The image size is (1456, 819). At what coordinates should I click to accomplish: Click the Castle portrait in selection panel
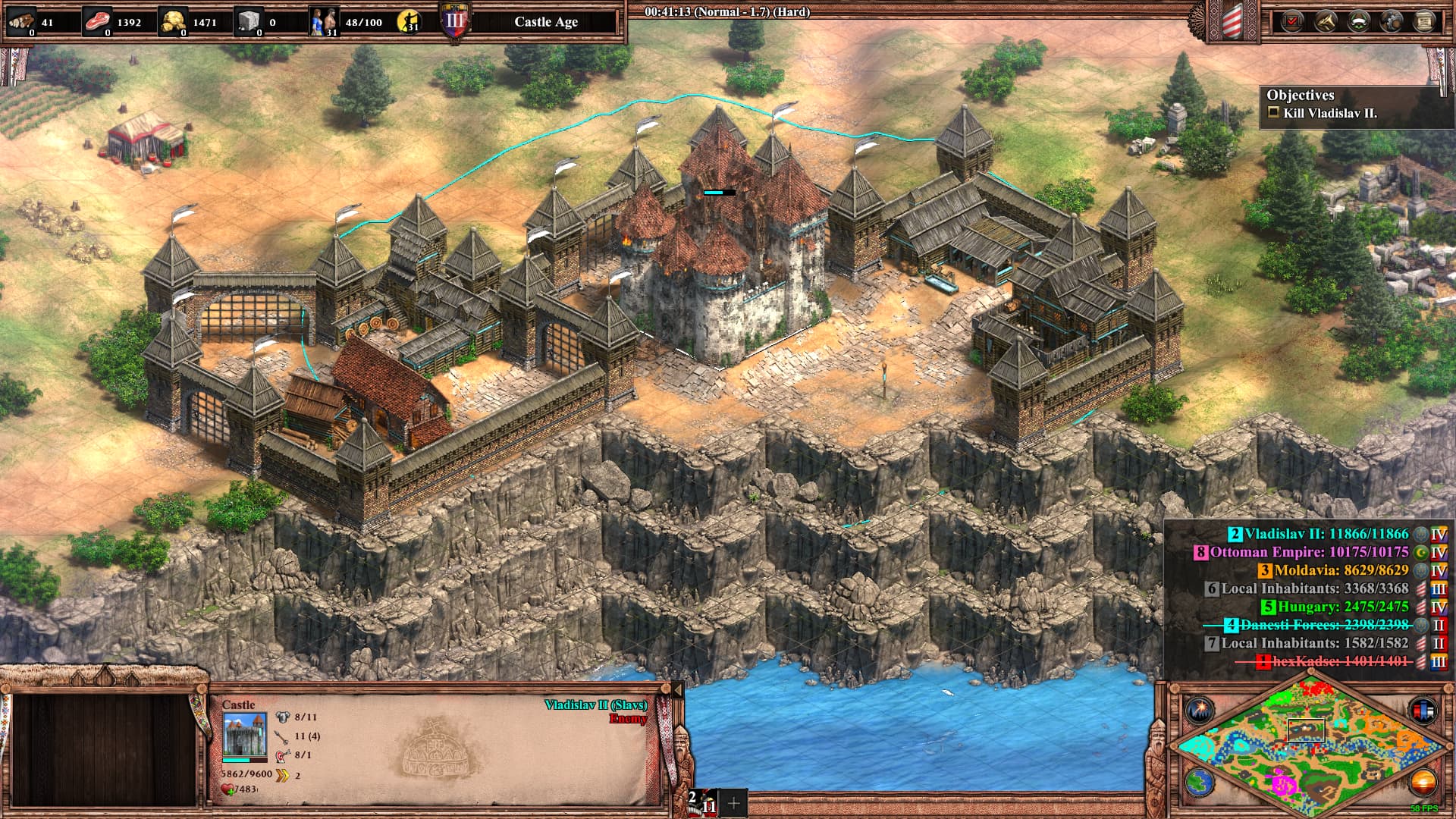[244, 734]
